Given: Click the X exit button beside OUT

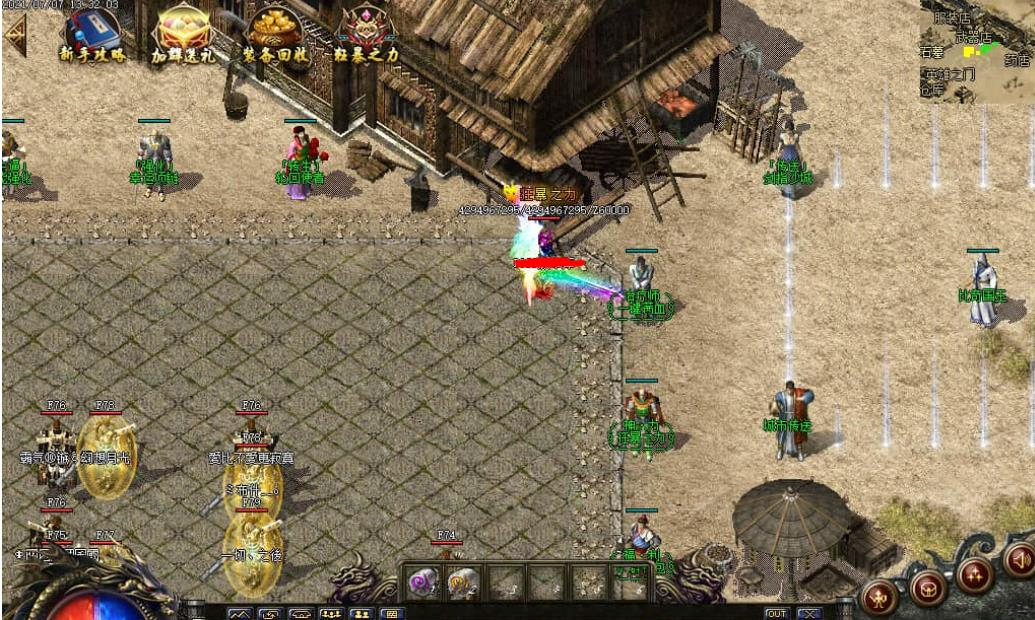Looking at the screenshot, I should click(808, 613).
